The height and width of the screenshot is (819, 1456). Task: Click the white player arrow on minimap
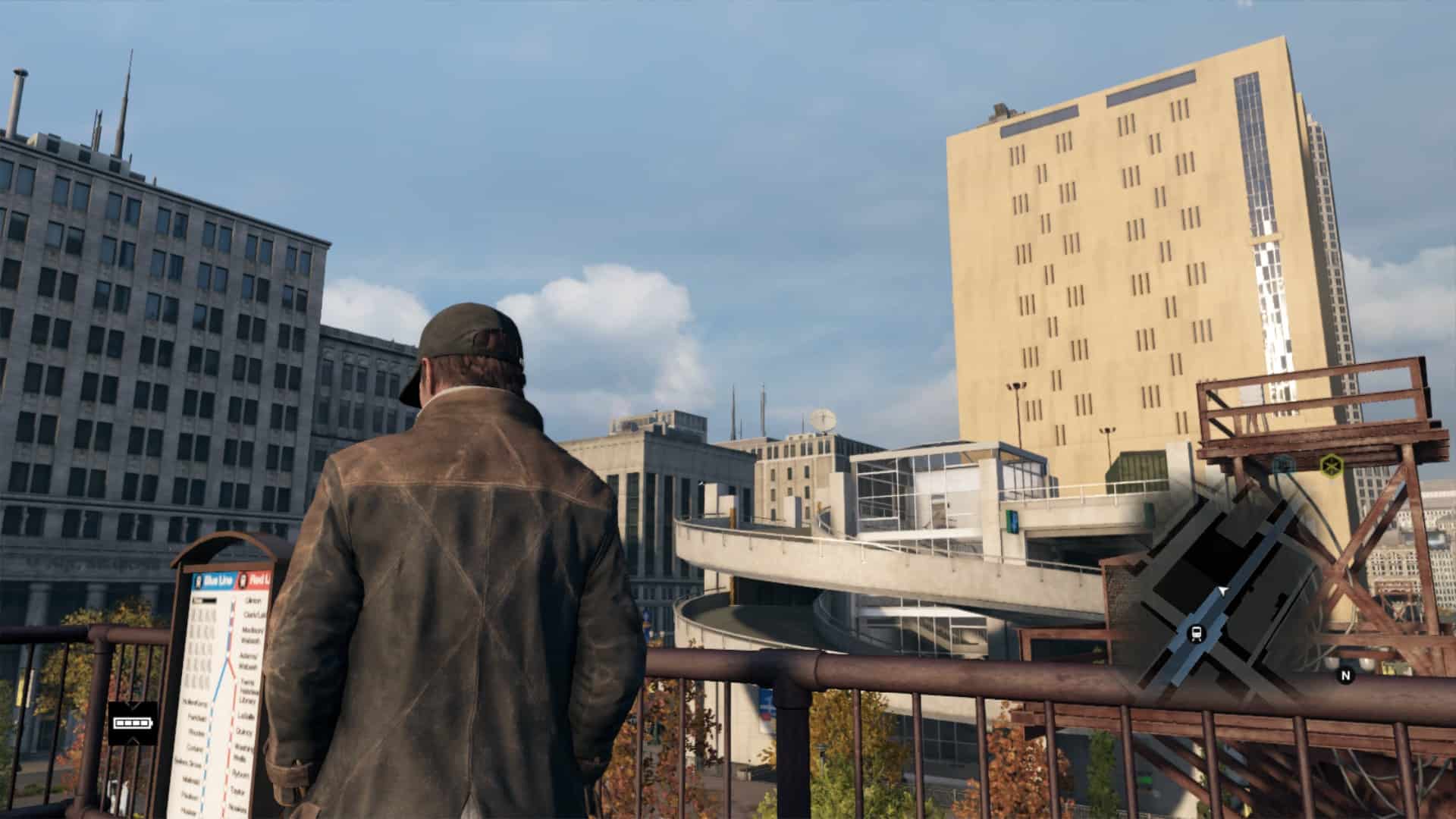click(1222, 590)
